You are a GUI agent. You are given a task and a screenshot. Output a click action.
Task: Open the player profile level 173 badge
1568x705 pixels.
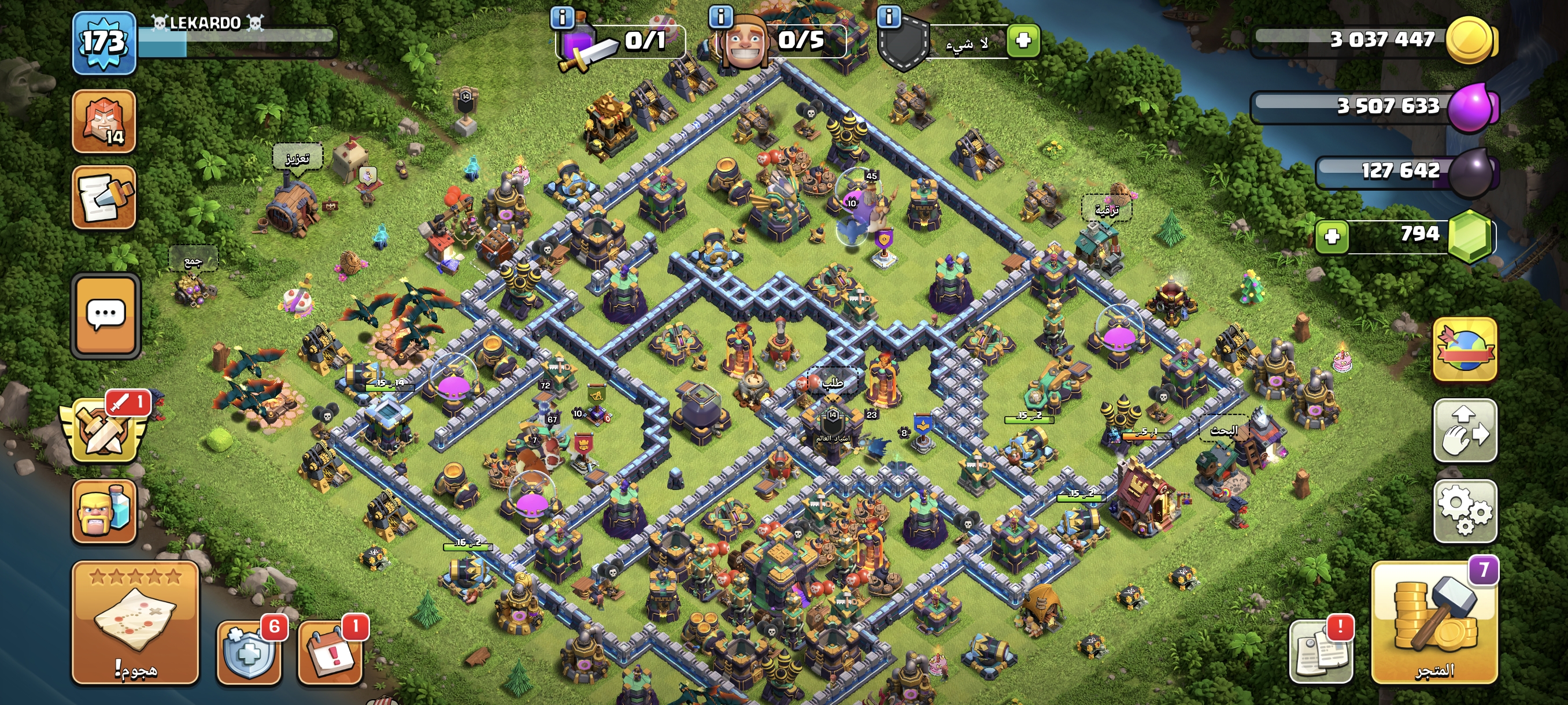click(x=103, y=43)
